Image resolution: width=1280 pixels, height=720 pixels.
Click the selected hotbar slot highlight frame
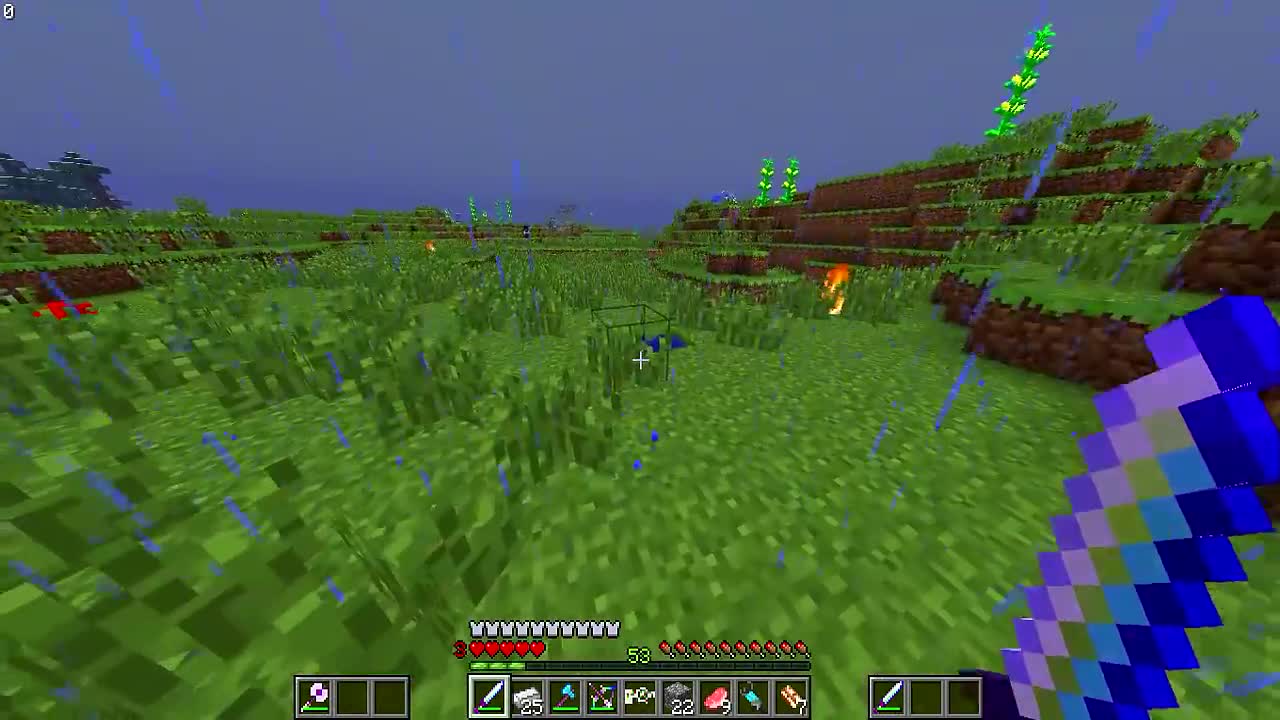point(490,695)
